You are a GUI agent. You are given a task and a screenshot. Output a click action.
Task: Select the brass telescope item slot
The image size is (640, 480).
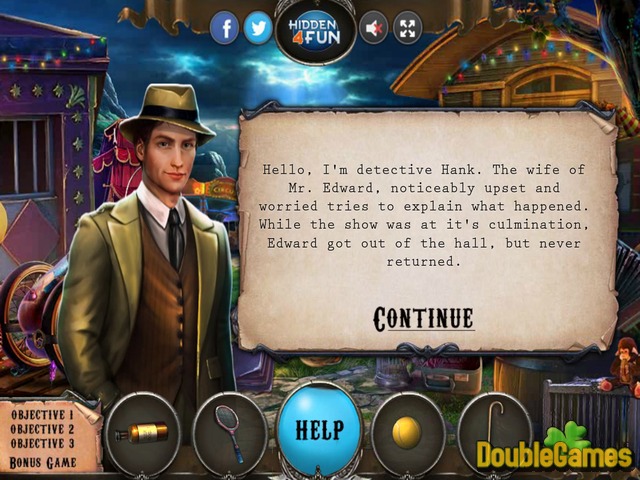pyautogui.click(x=141, y=433)
